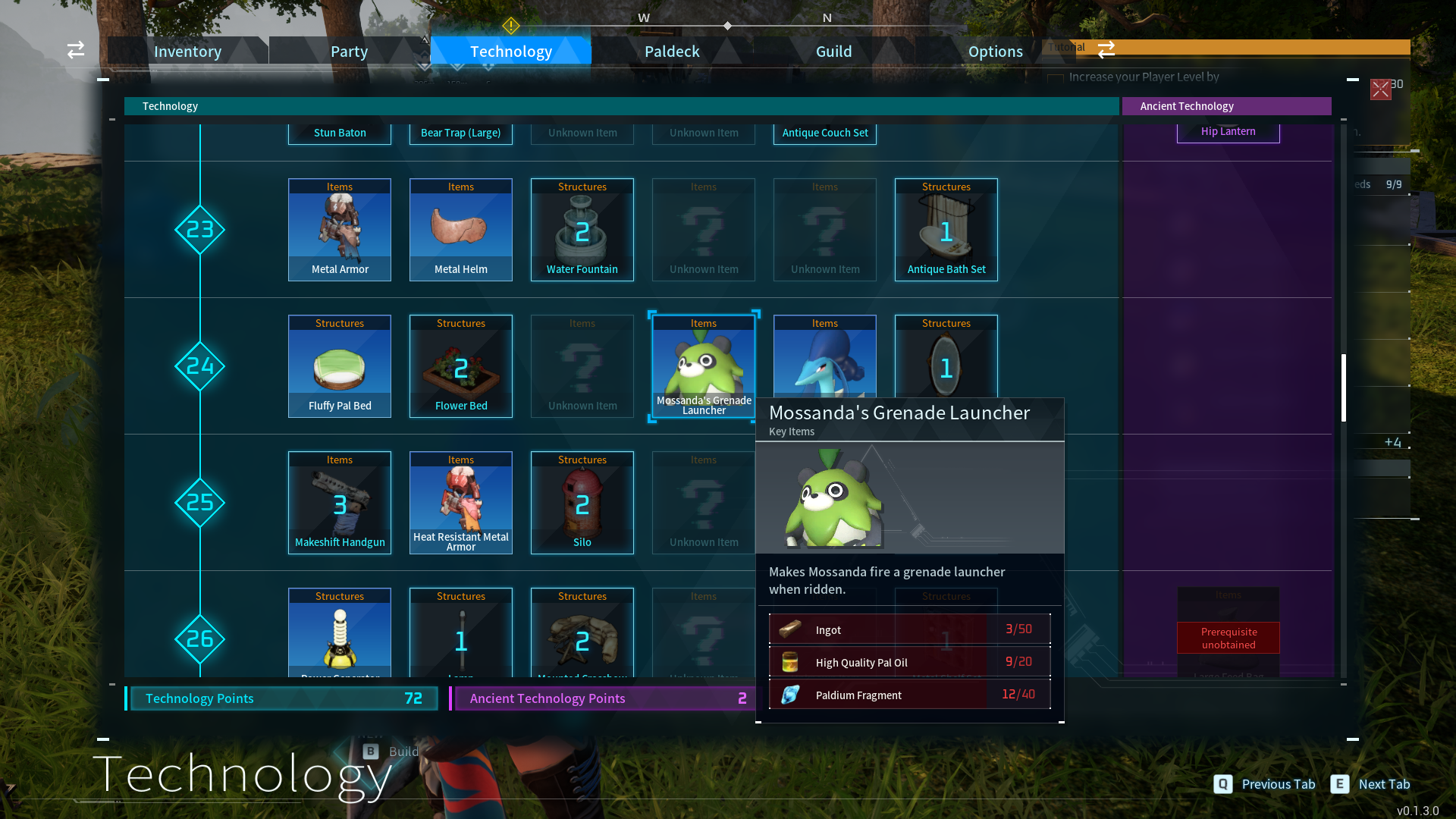
Task: Select Mossanda's Grenade Launcher tech
Action: coord(703,366)
